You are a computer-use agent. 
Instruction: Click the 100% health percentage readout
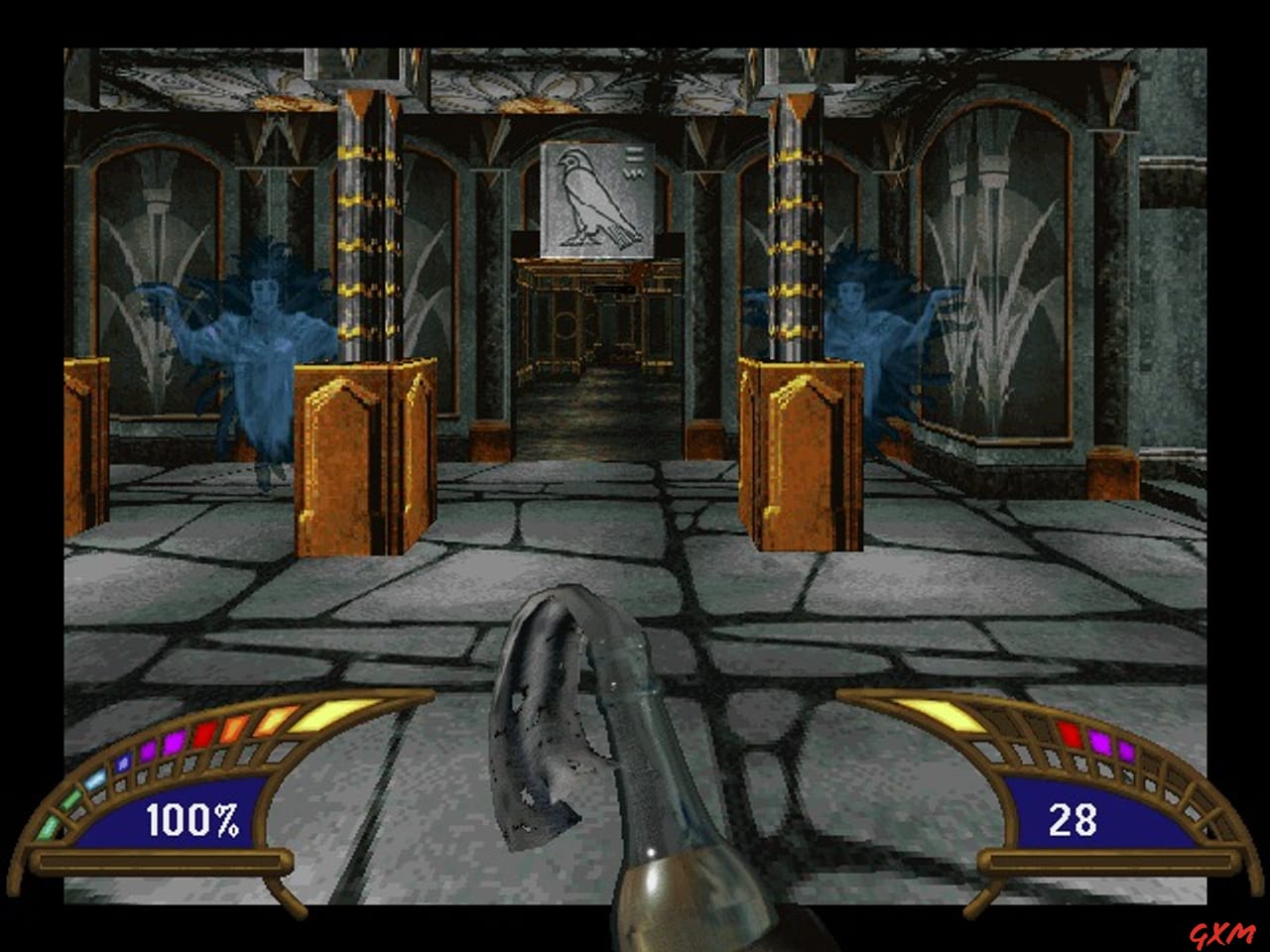click(x=194, y=821)
